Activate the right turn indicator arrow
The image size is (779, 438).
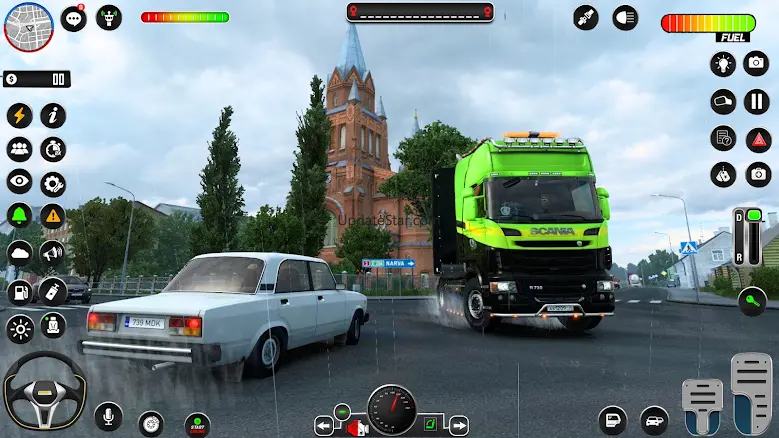[458, 426]
